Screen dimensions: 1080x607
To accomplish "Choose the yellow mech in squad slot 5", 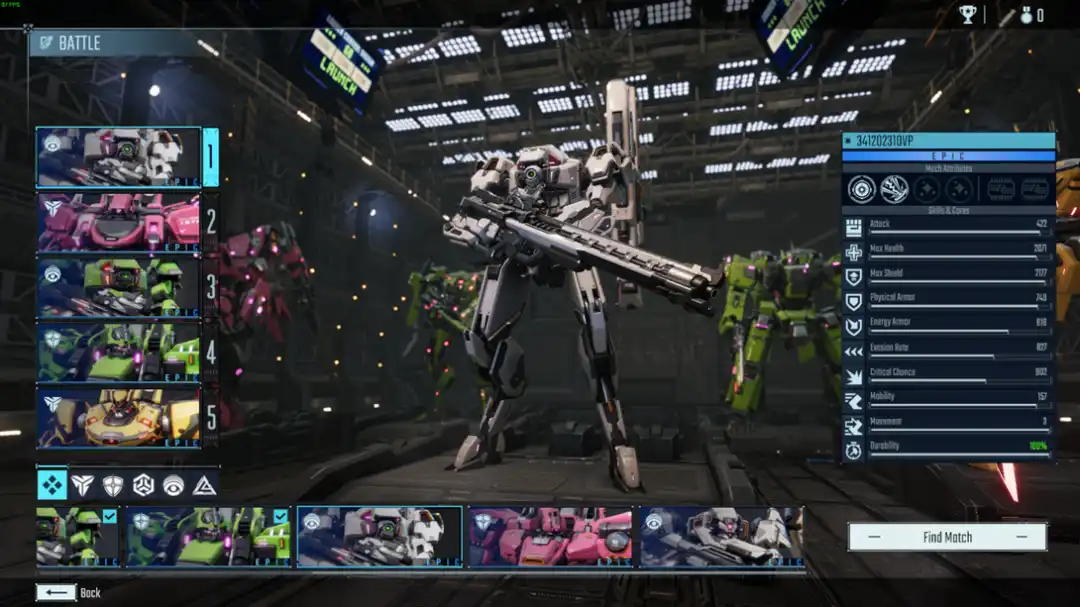I will [x=118, y=417].
